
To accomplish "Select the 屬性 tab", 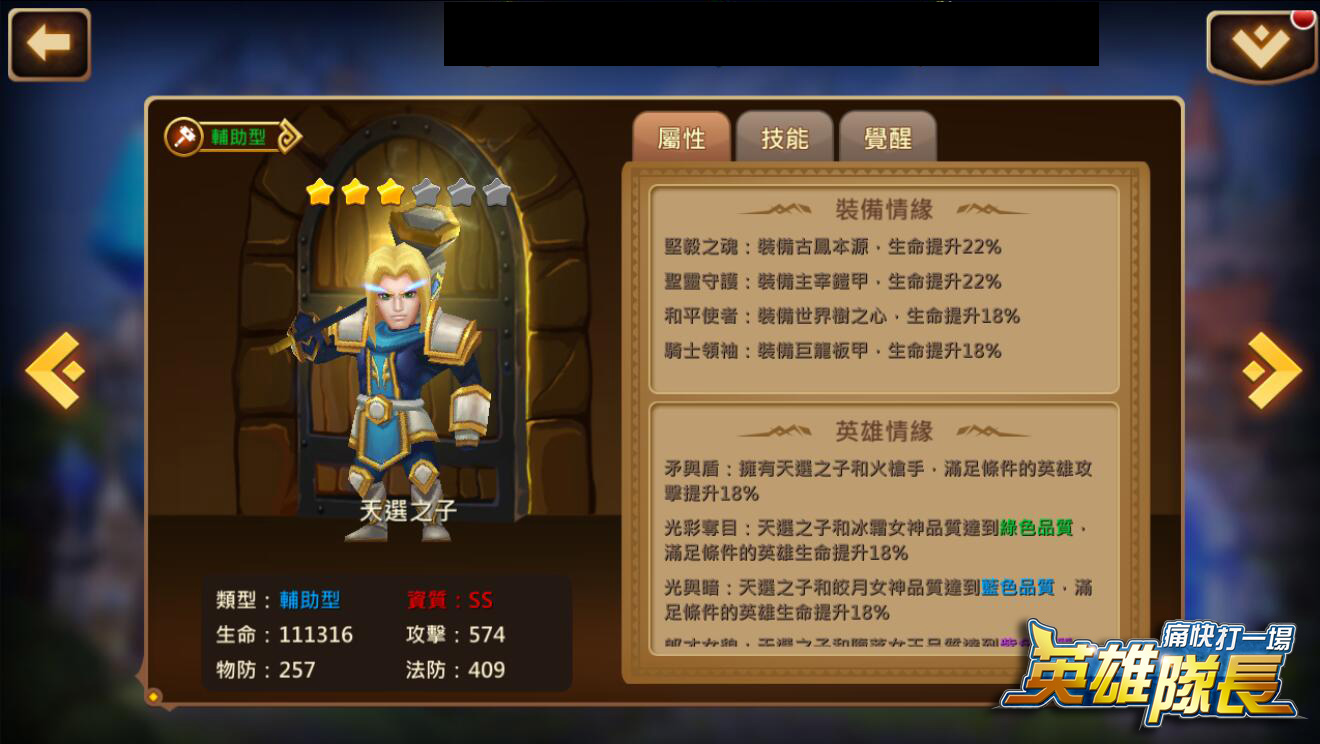I will (682, 138).
